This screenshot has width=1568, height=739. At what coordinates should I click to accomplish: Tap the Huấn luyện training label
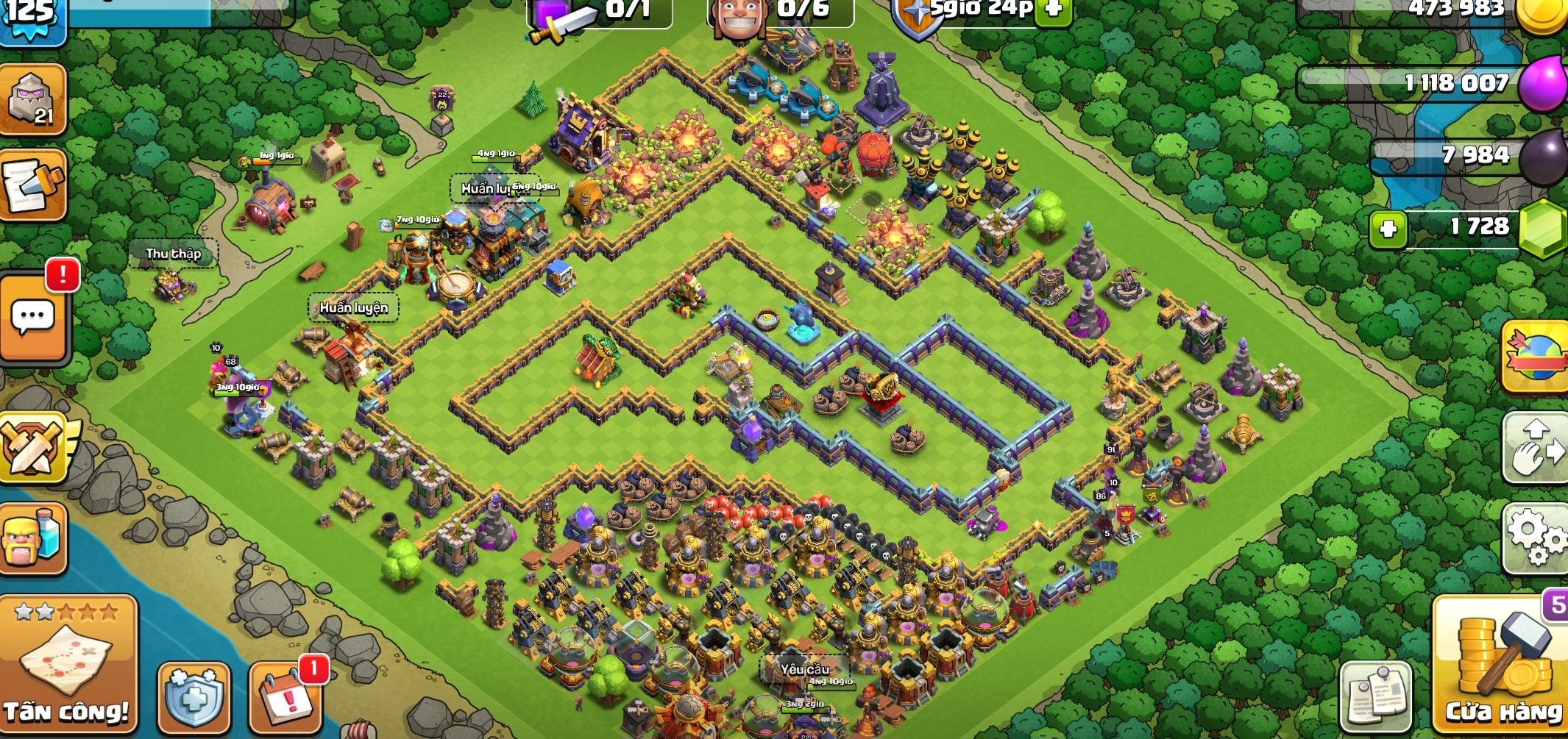coord(353,307)
